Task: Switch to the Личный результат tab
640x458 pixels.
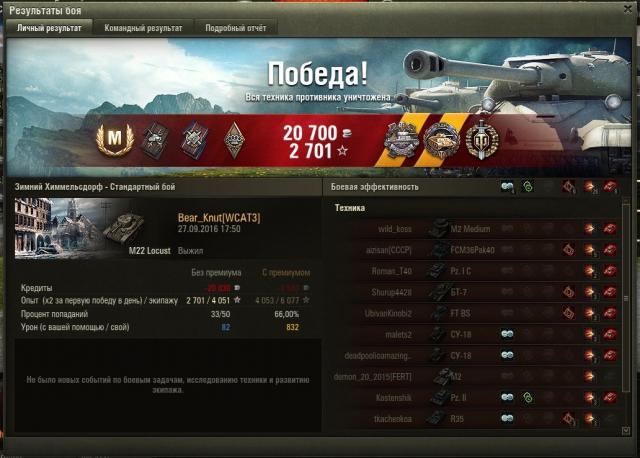Action: click(x=49, y=28)
